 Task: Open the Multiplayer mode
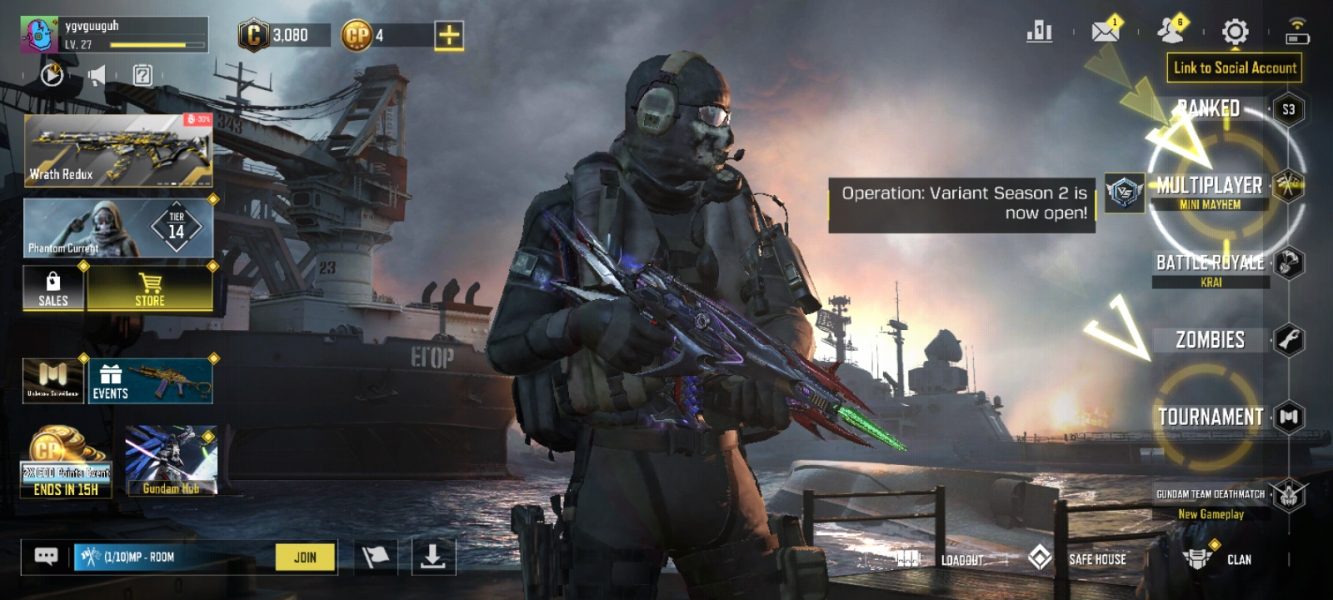point(1208,186)
